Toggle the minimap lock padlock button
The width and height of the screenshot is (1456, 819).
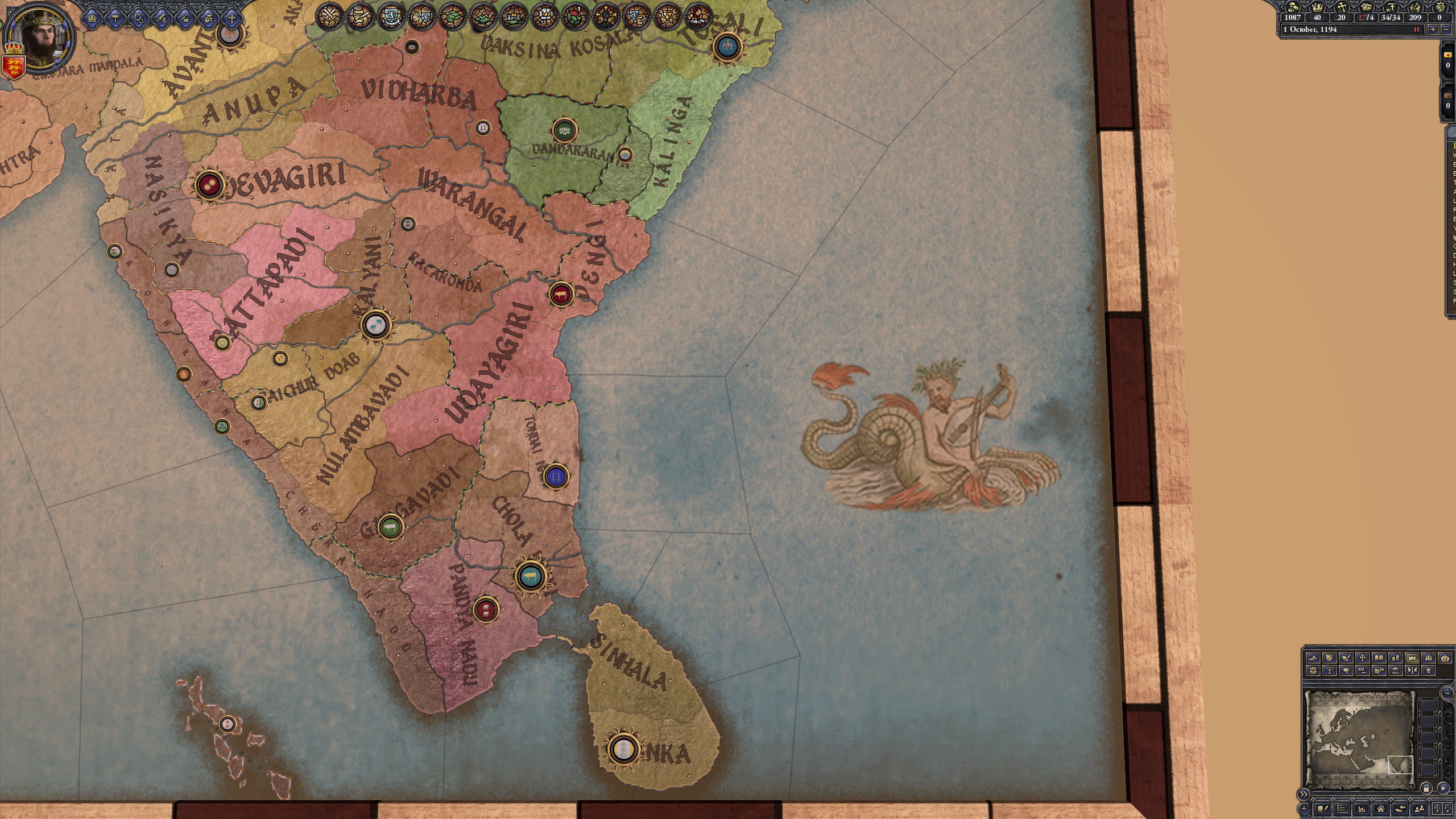pos(1426,789)
